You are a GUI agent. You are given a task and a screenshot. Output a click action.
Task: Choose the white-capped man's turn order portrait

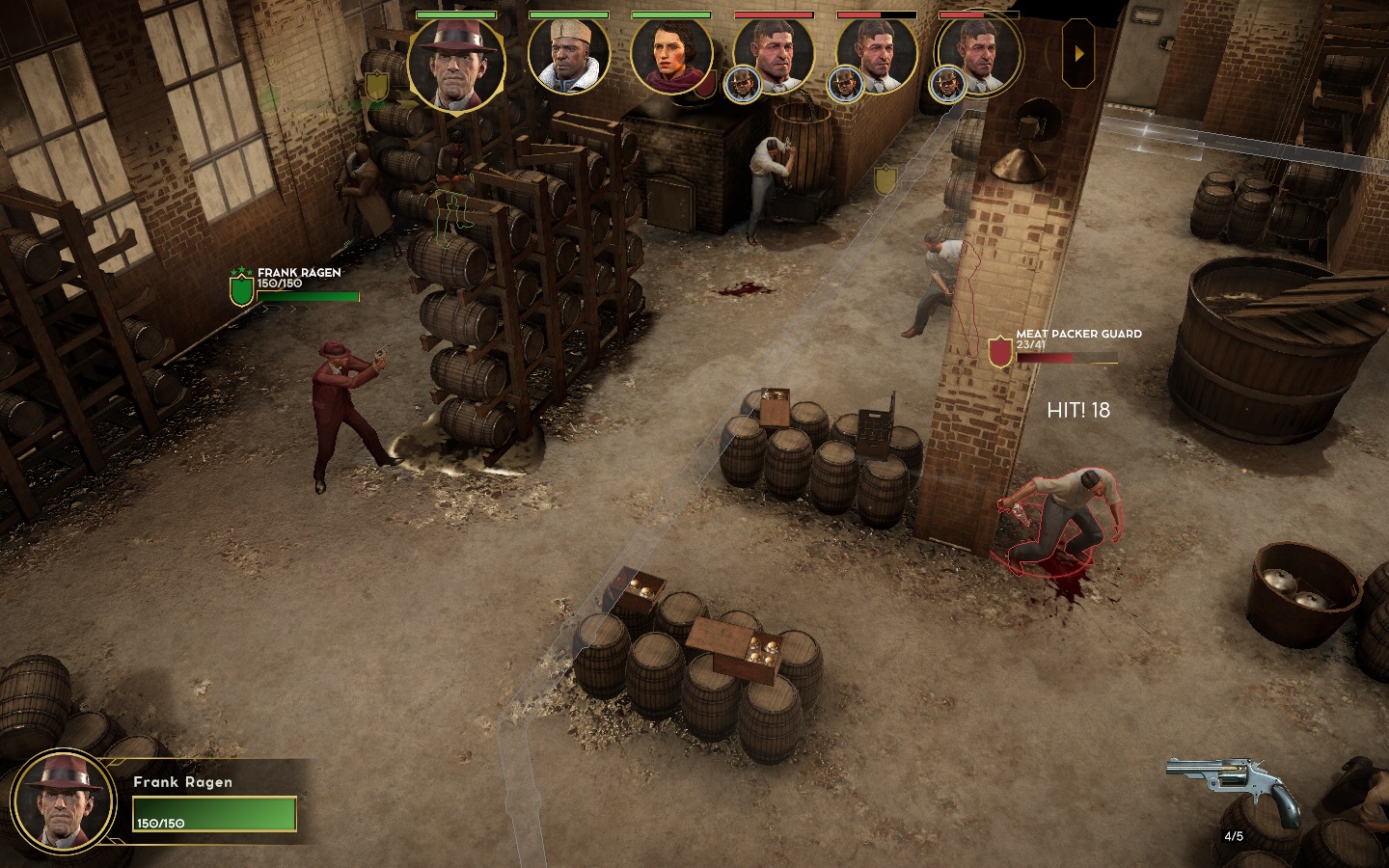(x=568, y=55)
